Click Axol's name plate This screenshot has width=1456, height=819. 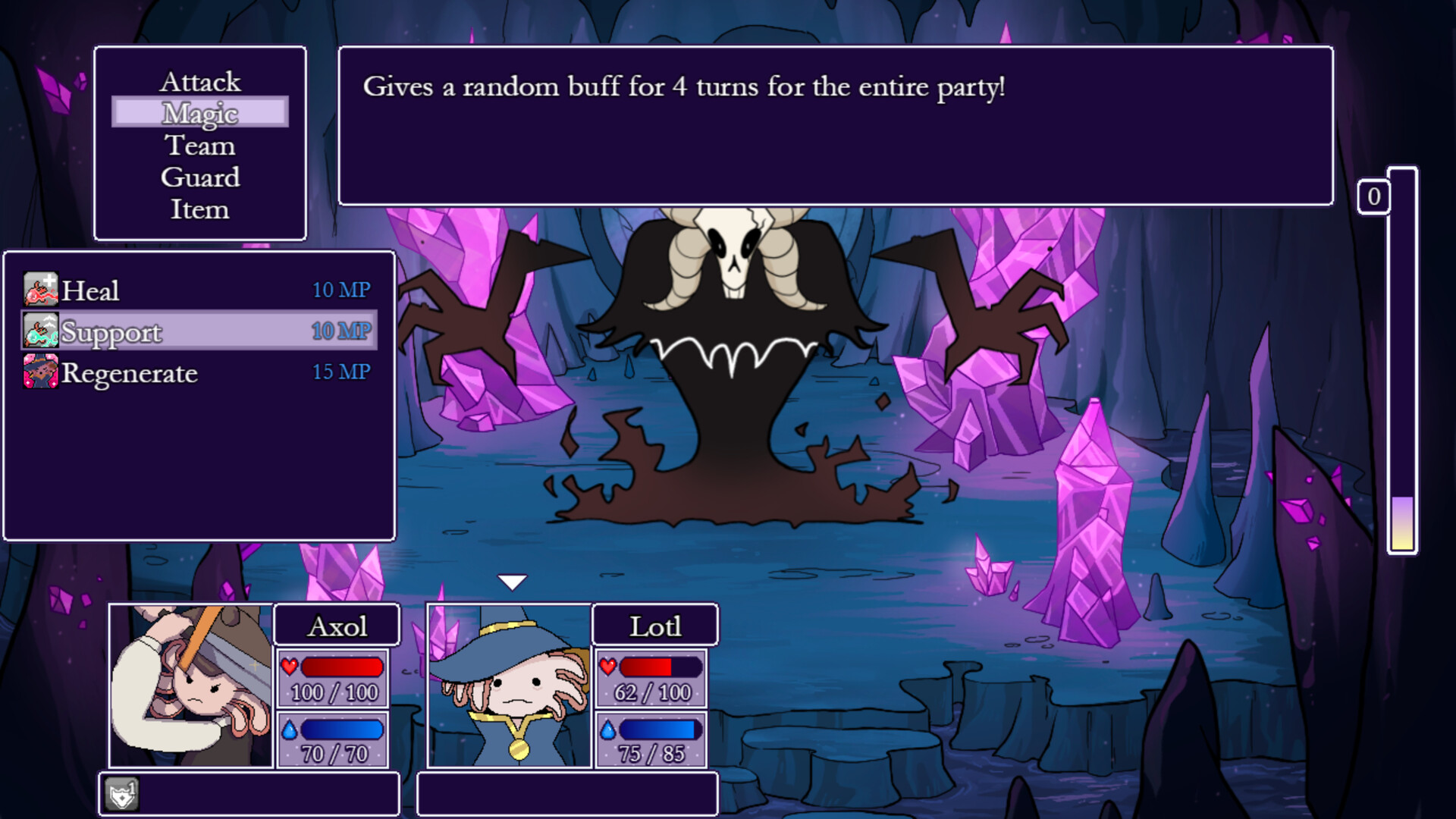[337, 625]
